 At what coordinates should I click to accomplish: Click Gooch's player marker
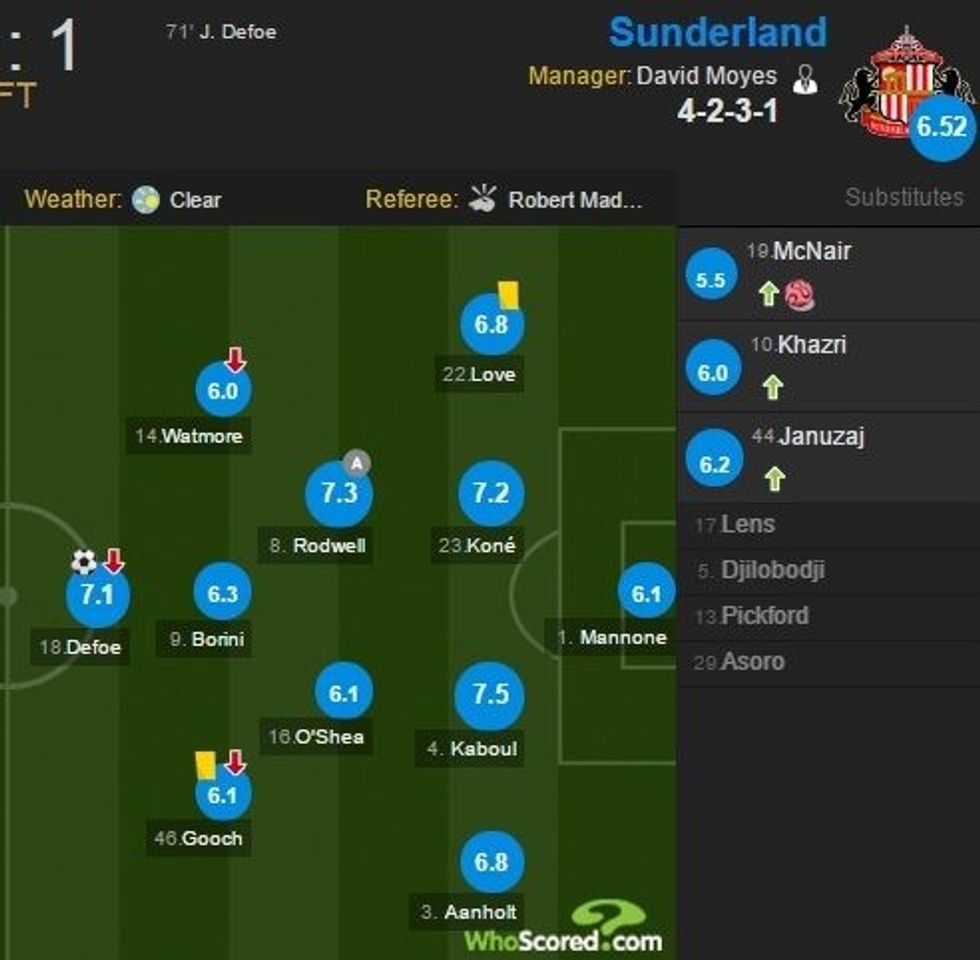coord(222,795)
